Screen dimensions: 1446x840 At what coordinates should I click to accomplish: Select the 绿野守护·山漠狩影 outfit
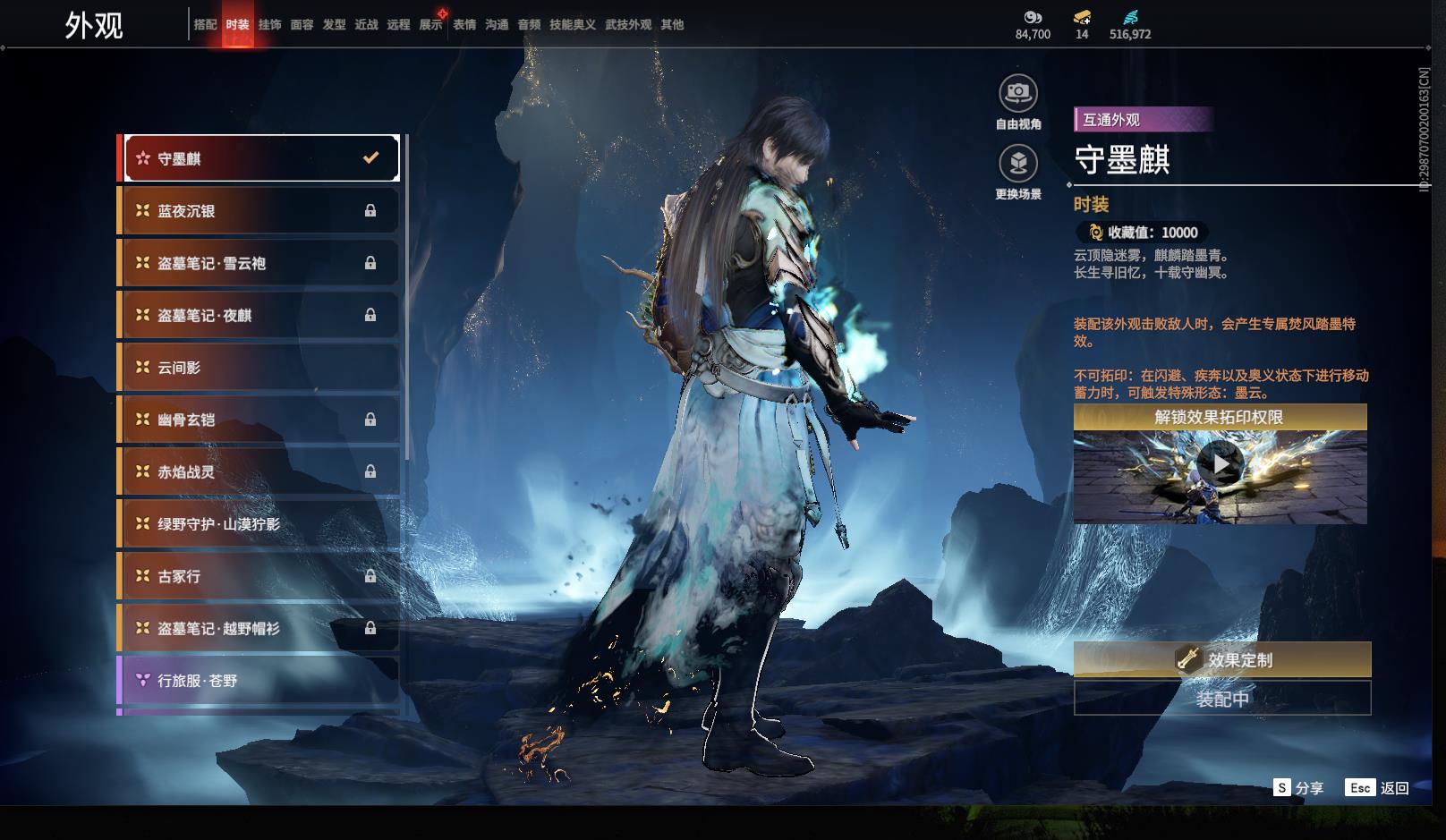[x=259, y=524]
